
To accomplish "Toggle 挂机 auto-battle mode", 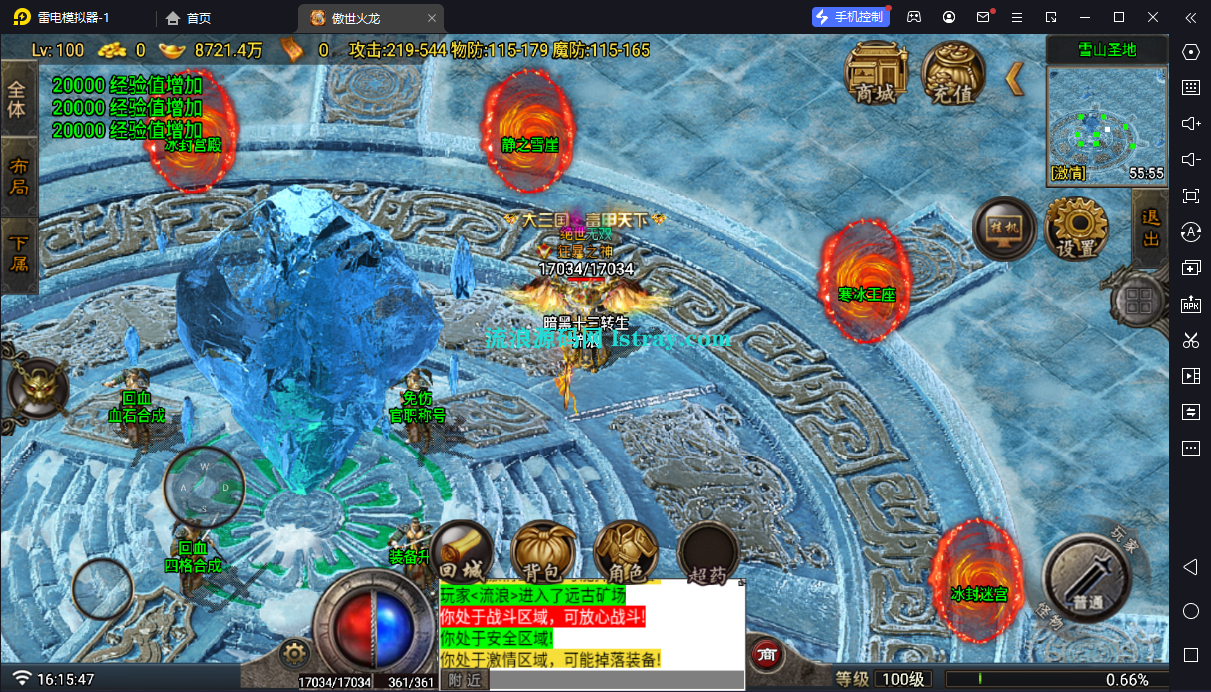I will coord(1004,229).
